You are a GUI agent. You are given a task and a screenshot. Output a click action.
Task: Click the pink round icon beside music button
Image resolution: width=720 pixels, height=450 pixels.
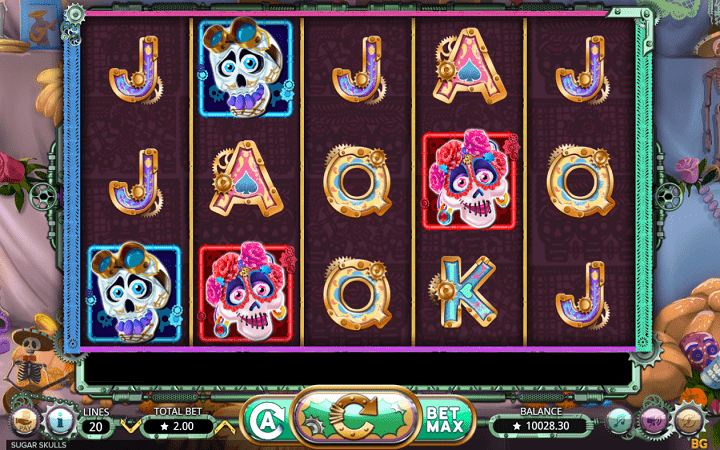pos(655,420)
